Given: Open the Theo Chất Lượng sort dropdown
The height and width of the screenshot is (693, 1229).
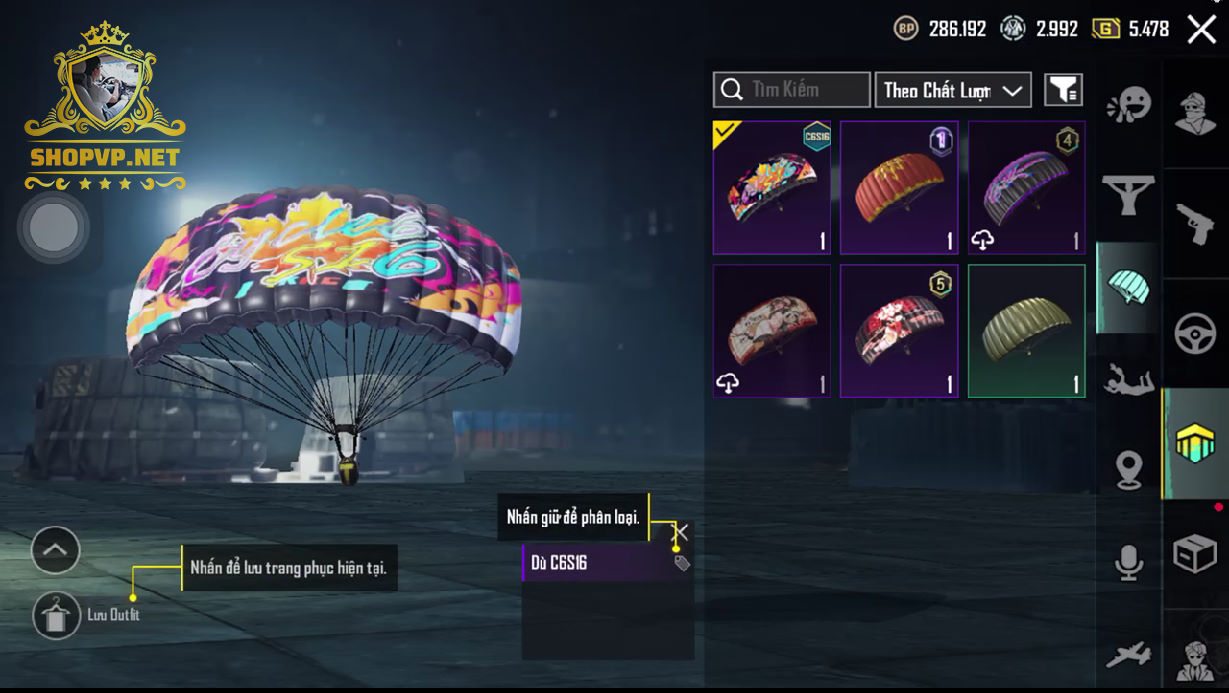Looking at the screenshot, I should pyautogui.click(x=953, y=90).
